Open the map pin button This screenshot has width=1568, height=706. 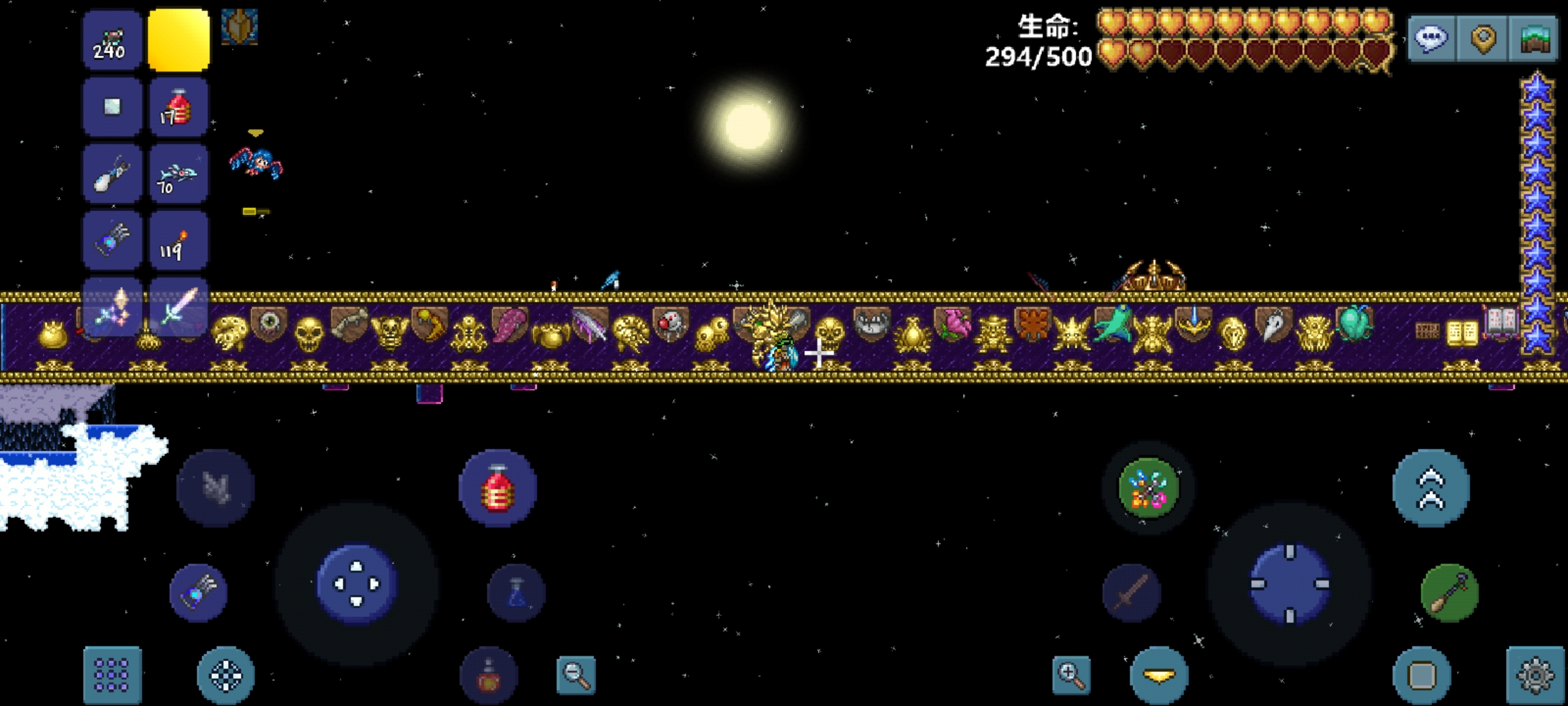click(x=1483, y=39)
